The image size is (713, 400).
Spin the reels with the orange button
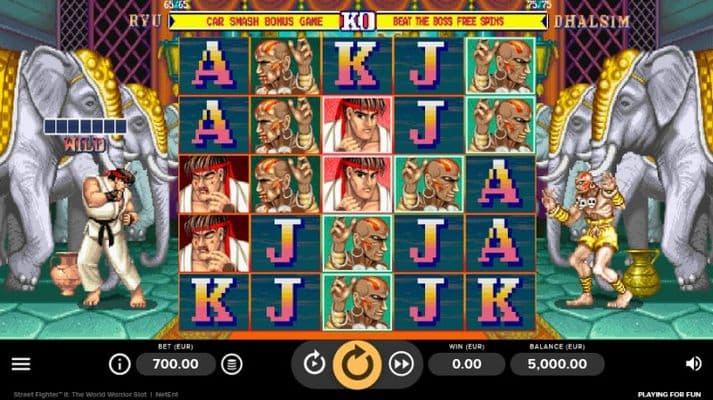357,364
